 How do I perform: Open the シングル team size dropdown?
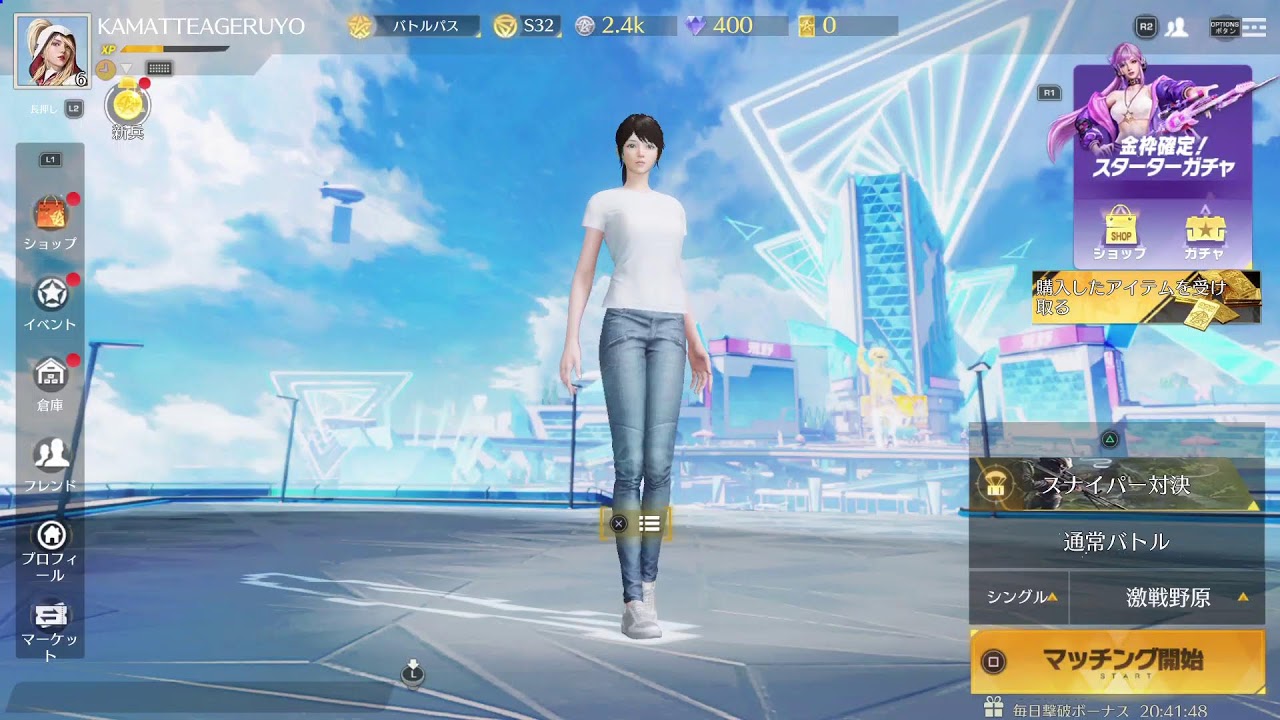coord(1018,597)
